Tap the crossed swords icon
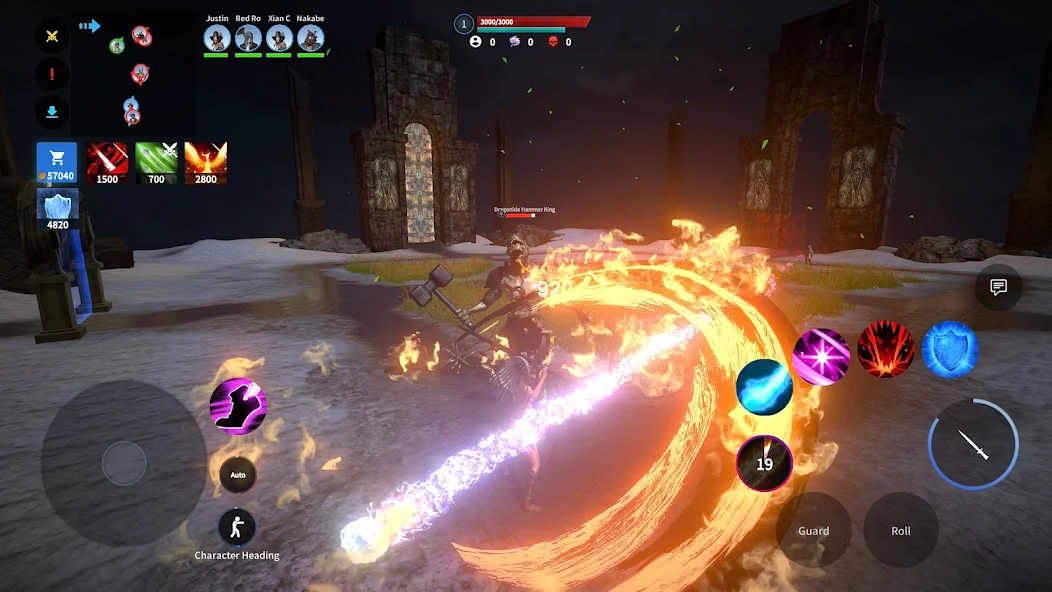Viewport: 1052px width, 592px height. pyautogui.click(x=52, y=36)
